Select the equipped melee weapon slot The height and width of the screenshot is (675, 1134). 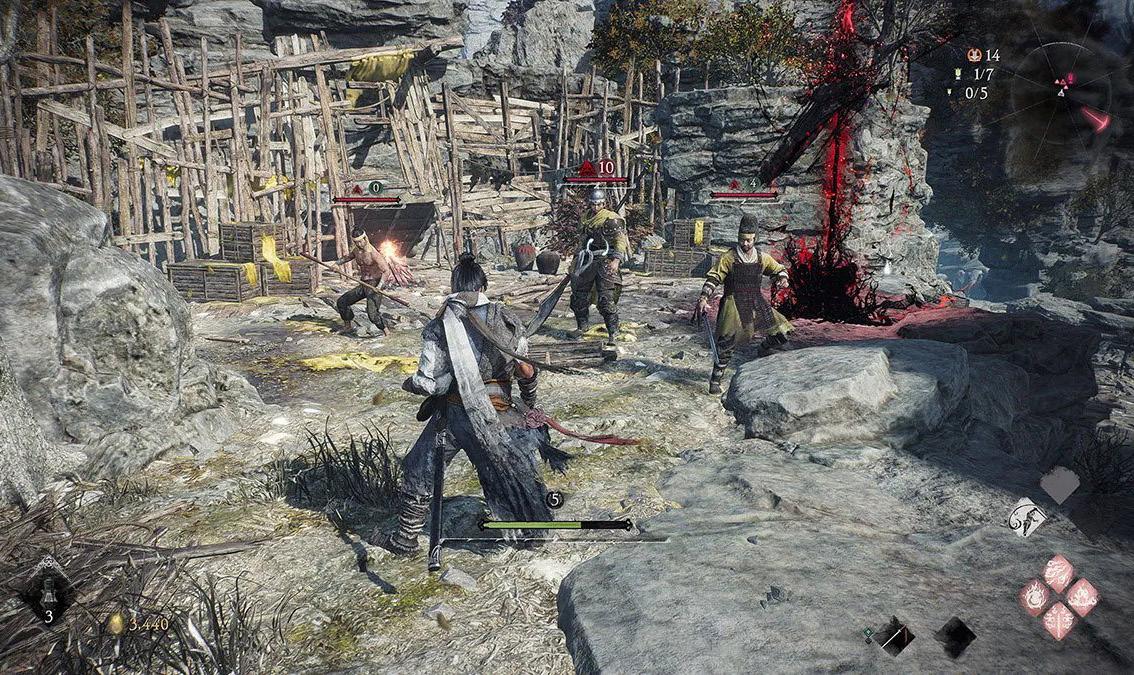[x=895, y=635]
